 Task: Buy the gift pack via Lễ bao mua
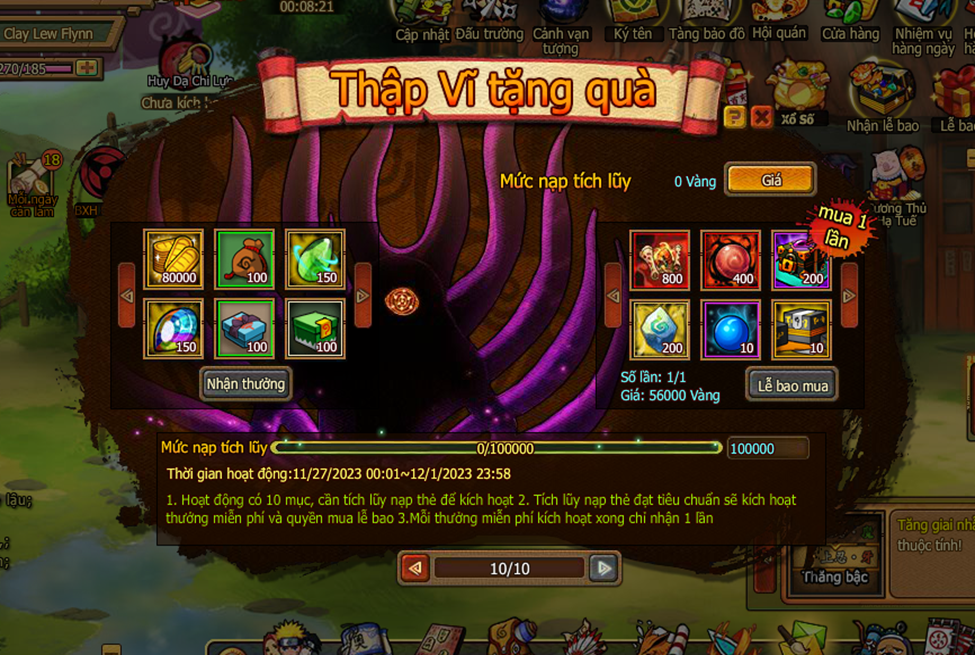tap(792, 385)
